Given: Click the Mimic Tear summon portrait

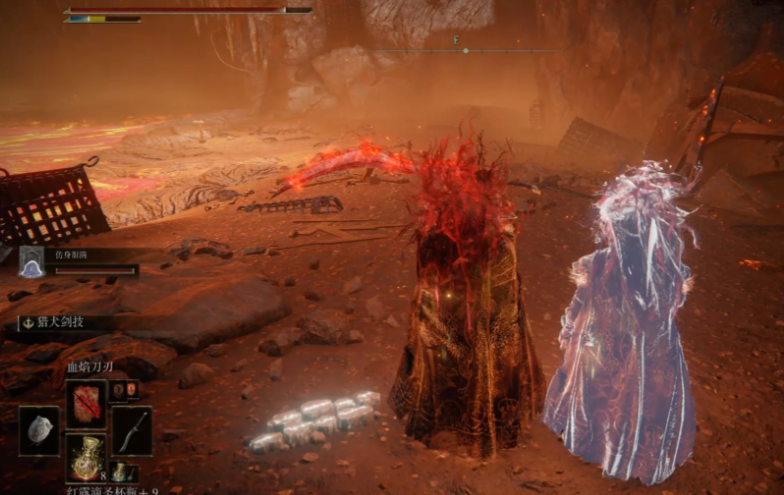Looking at the screenshot, I should tap(31, 262).
